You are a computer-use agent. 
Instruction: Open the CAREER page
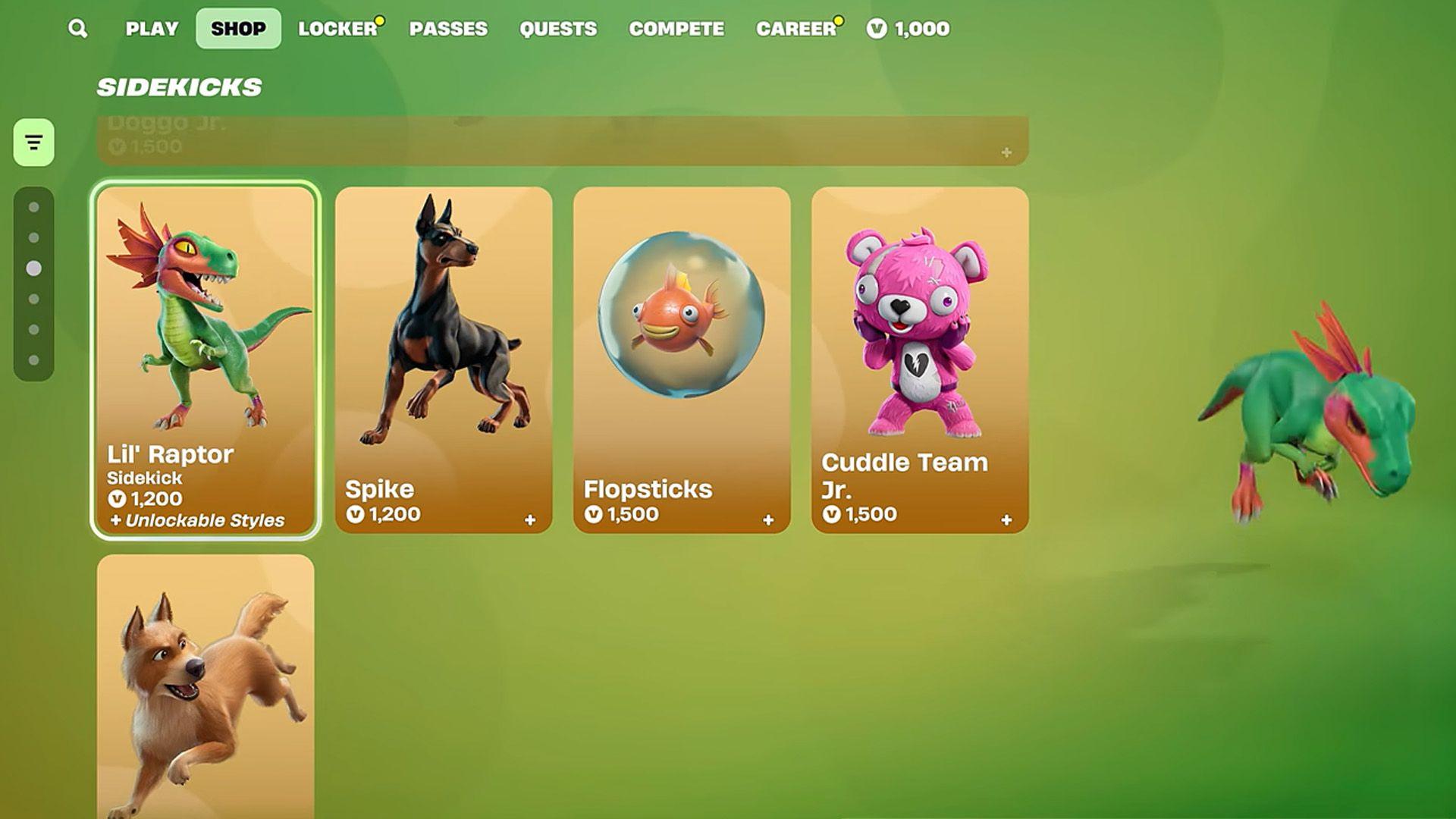795,28
